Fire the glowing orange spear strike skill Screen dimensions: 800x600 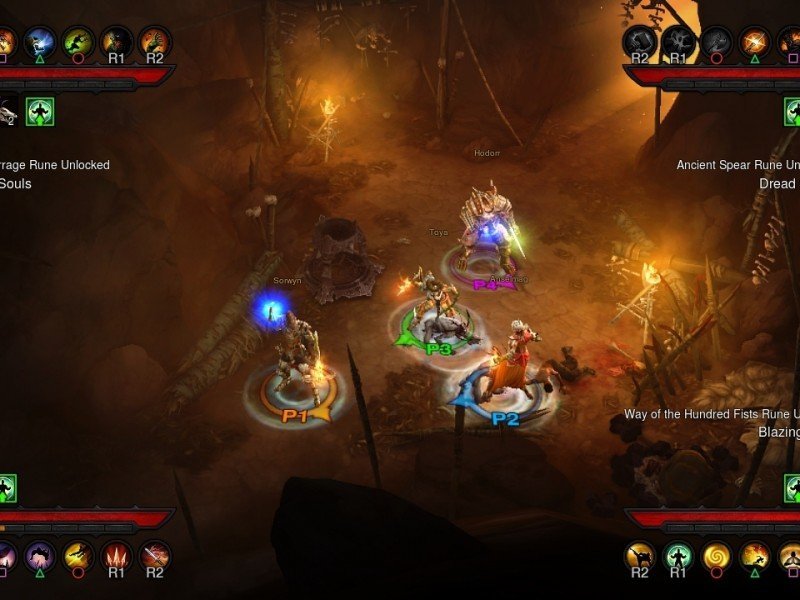tap(755, 41)
